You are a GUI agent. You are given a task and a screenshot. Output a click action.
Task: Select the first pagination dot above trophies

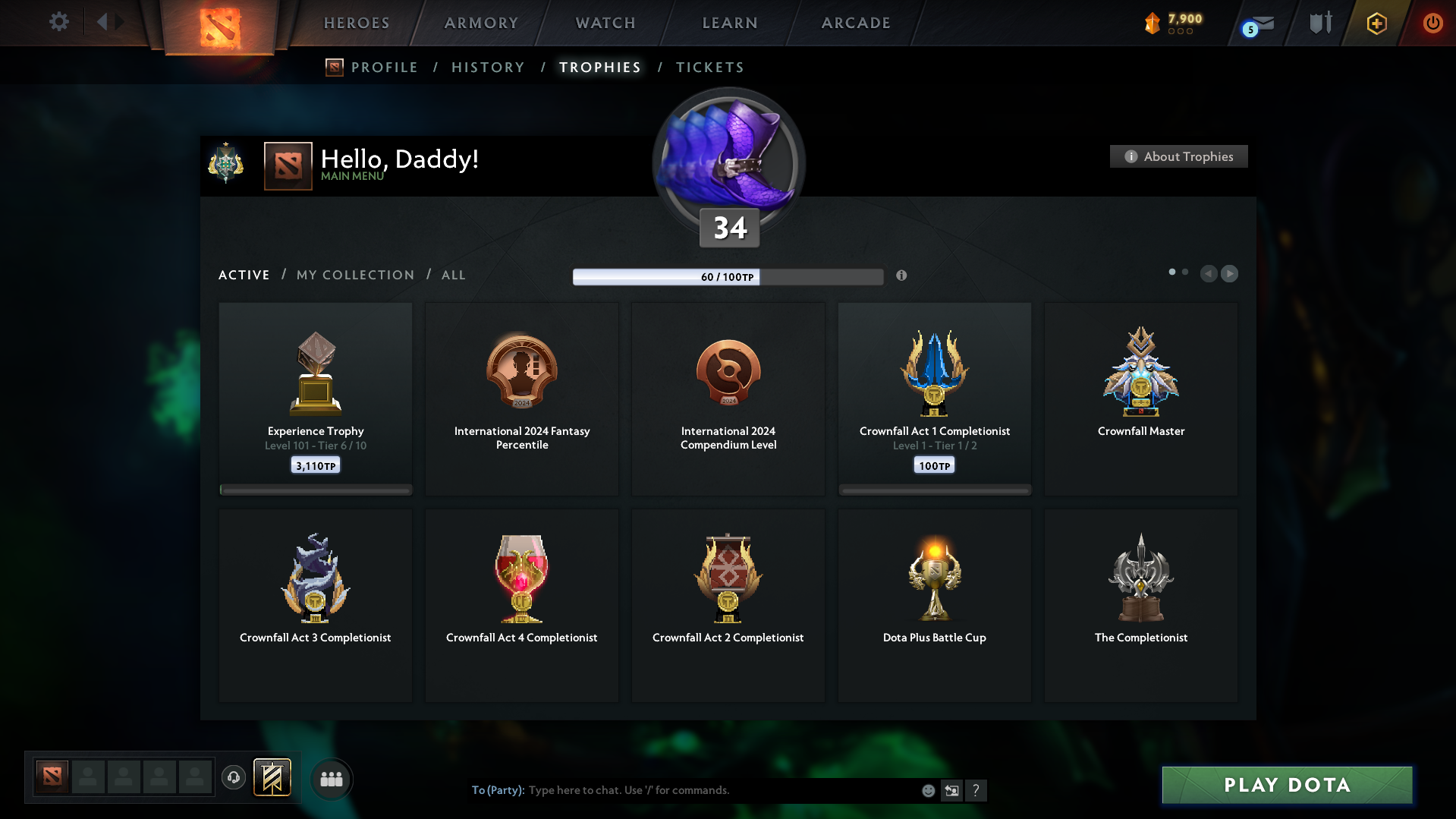[x=1174, y=271]
